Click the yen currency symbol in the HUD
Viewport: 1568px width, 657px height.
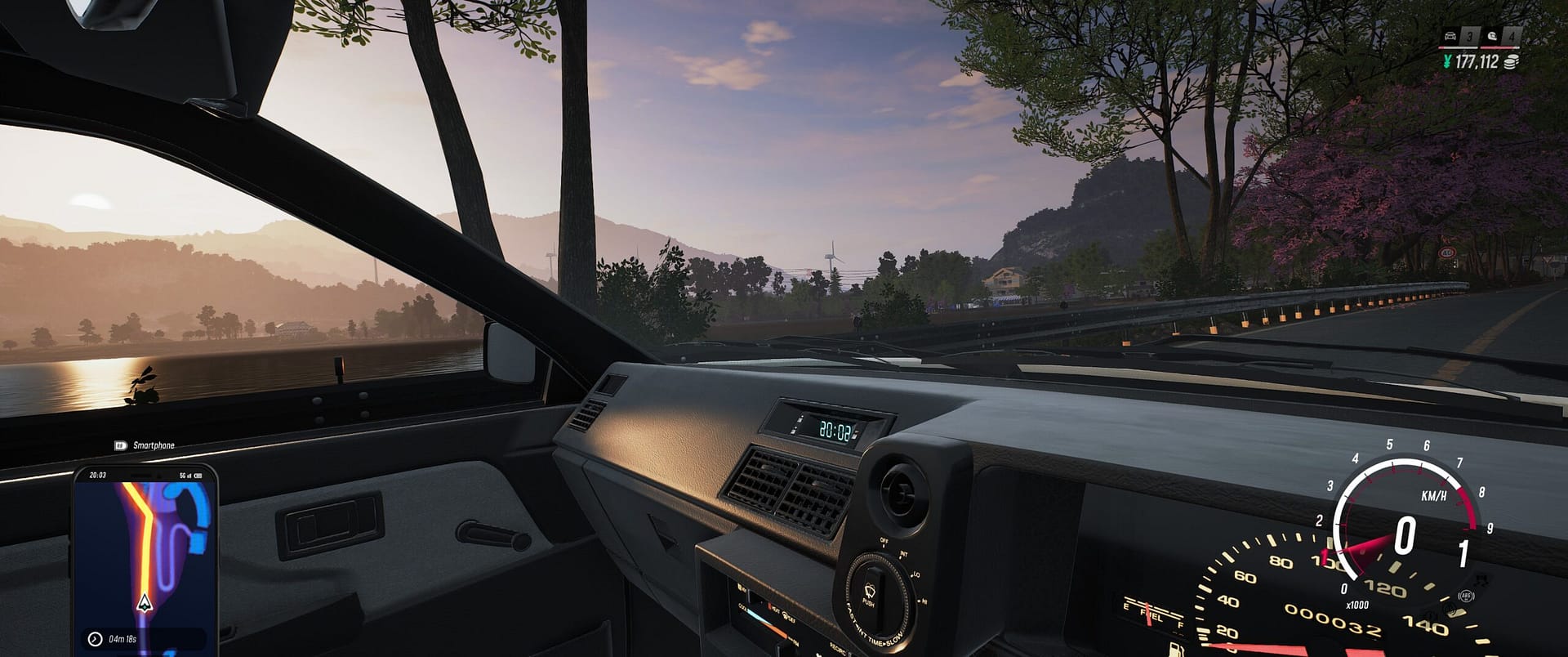point(1448,61)
